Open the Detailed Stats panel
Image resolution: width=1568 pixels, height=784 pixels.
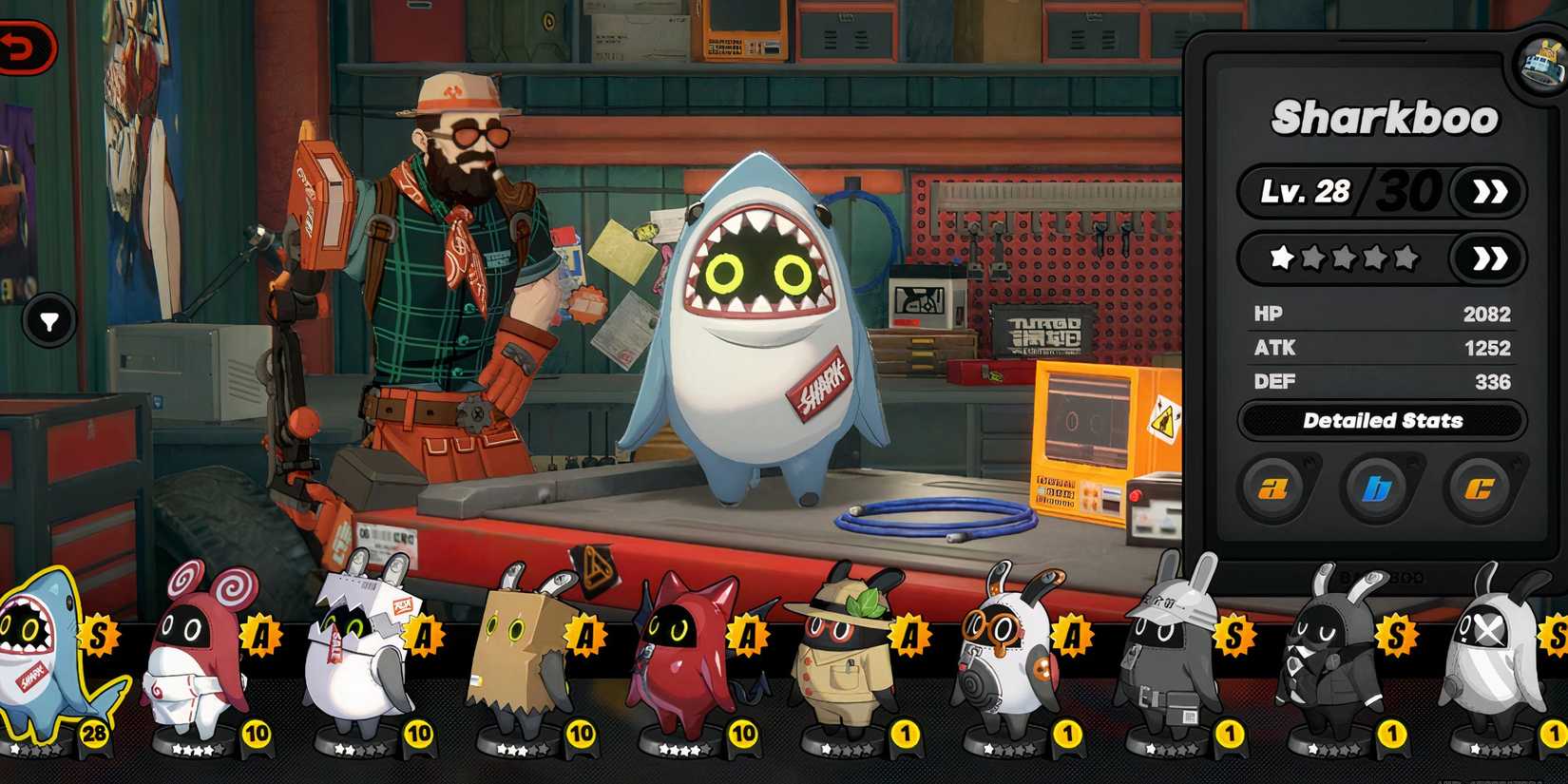(1384, 421)
